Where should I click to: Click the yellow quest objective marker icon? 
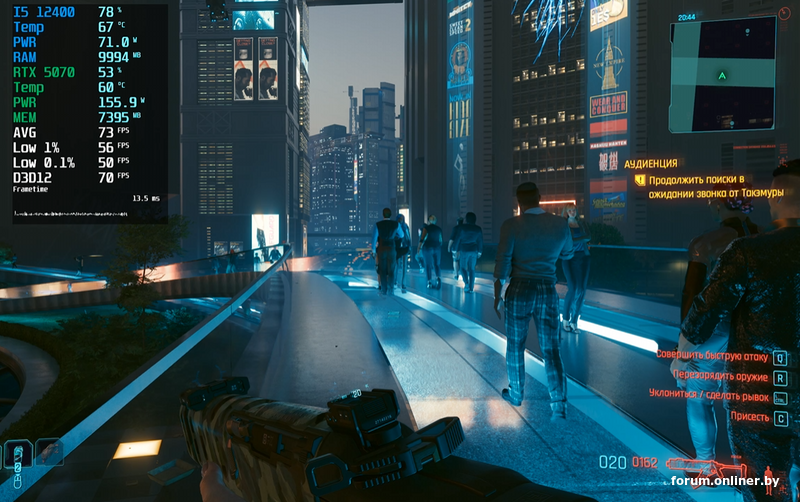click(640, 180)
